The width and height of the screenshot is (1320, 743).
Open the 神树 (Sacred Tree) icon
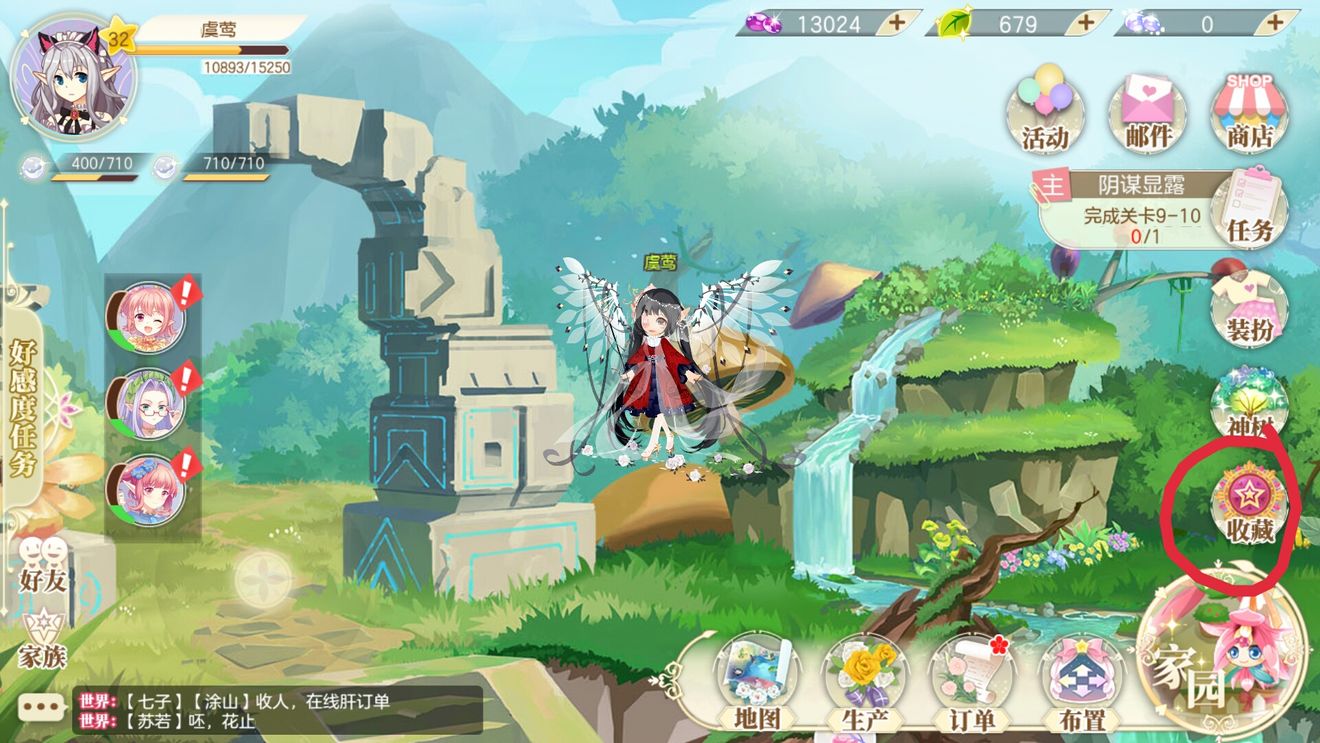pos(1250,400)
